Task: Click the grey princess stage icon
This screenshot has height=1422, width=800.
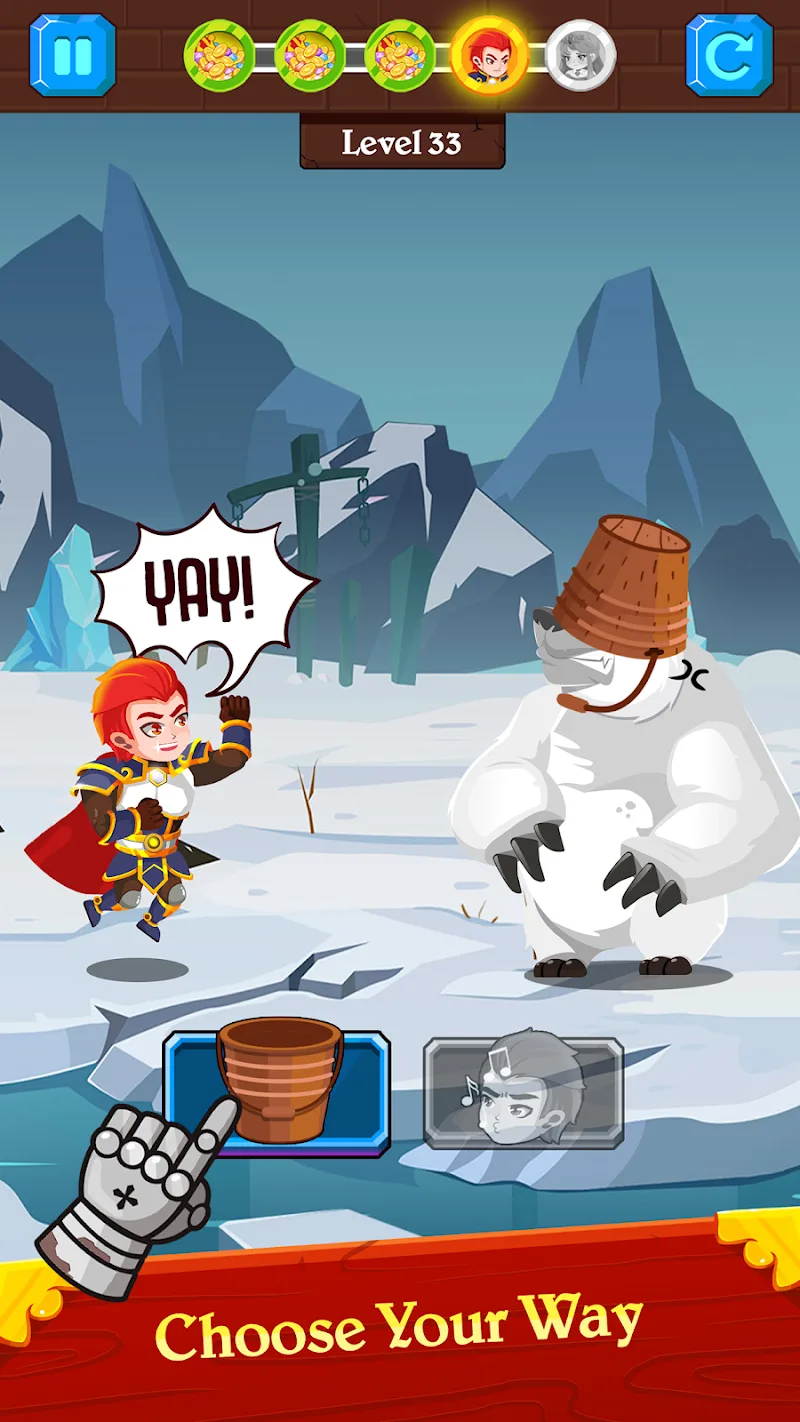Action: [x=581, y=55]
